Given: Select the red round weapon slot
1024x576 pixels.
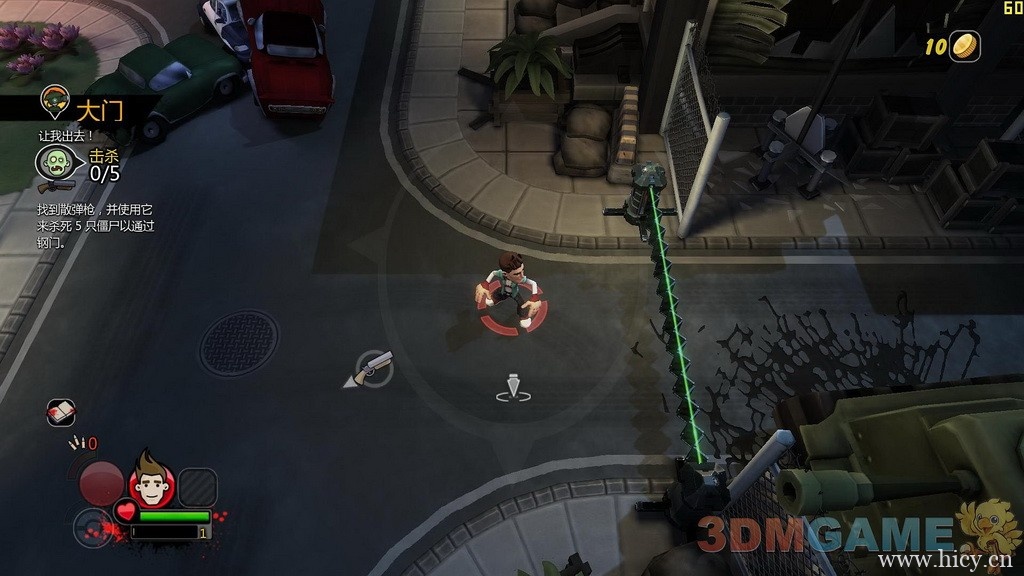Looking at the screenshot, I should [x=101, y=483].
